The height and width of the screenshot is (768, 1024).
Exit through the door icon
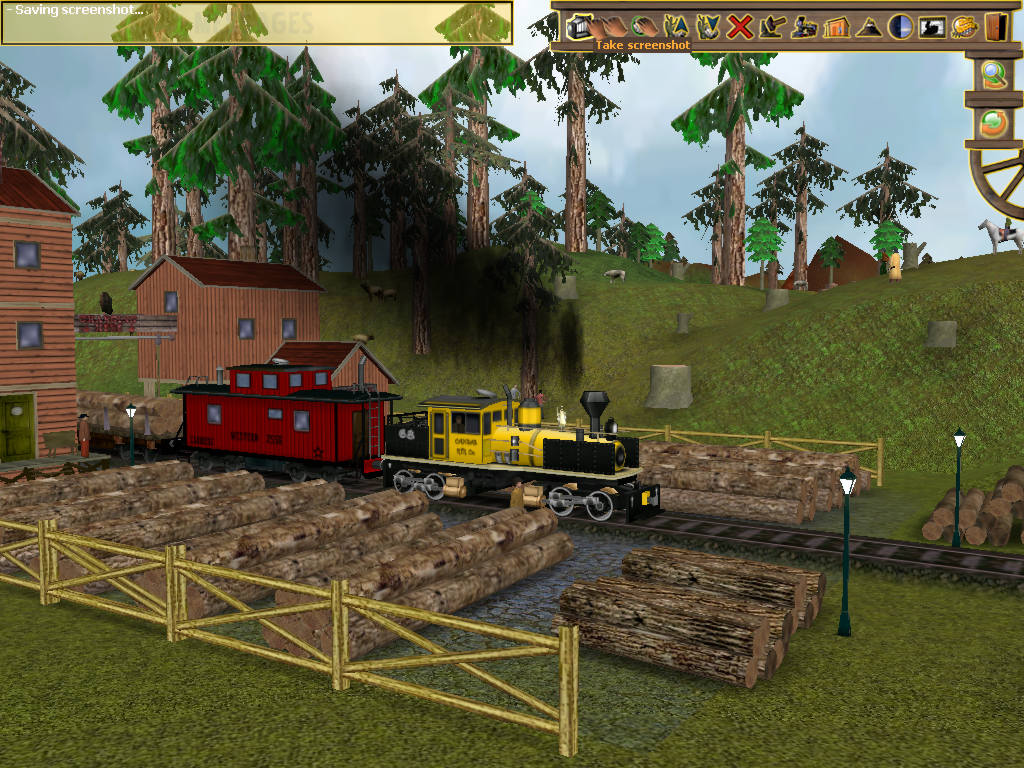pos(995,27)
